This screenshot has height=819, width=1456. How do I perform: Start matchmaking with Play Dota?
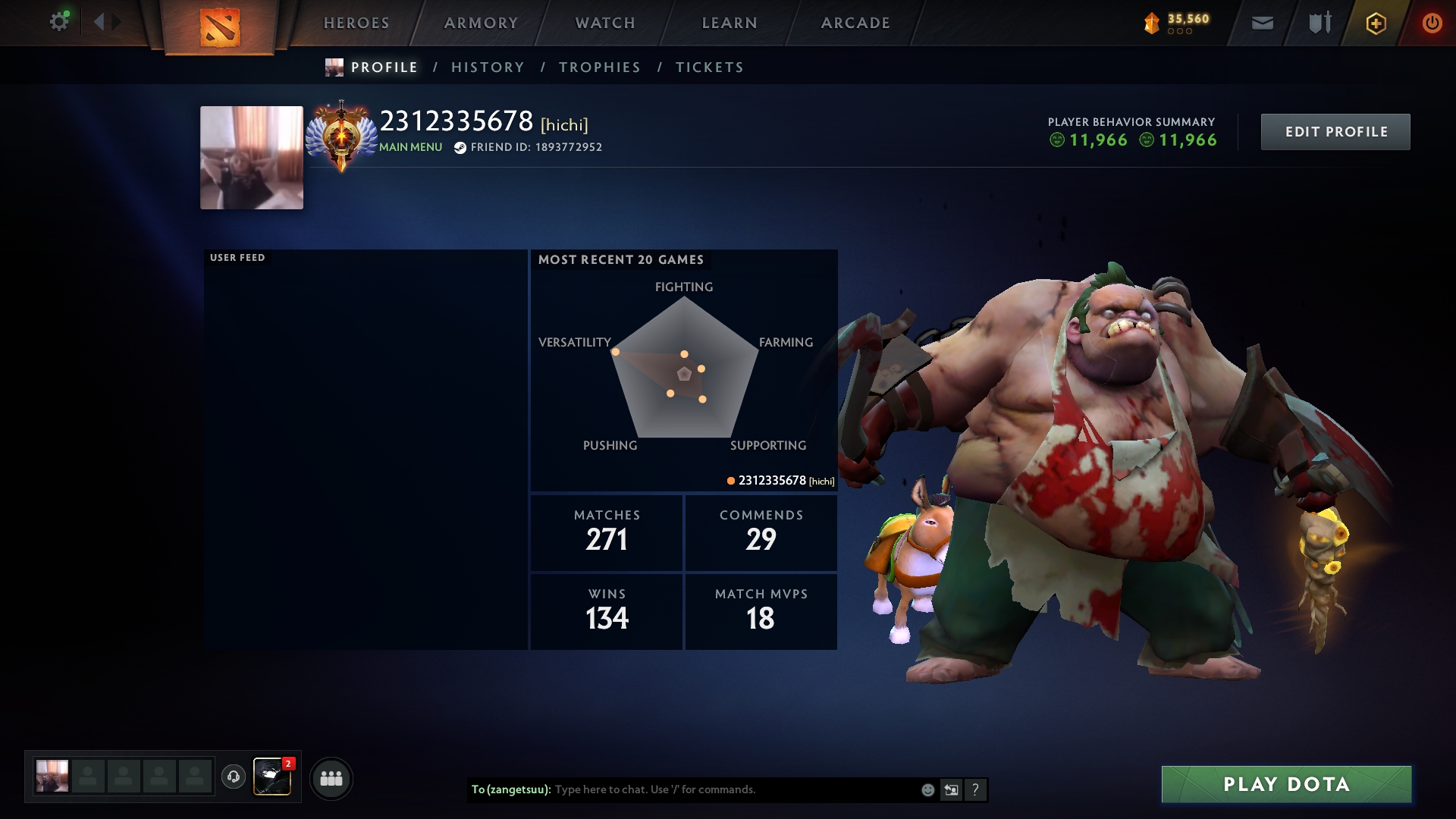[x=1286, y=784]
